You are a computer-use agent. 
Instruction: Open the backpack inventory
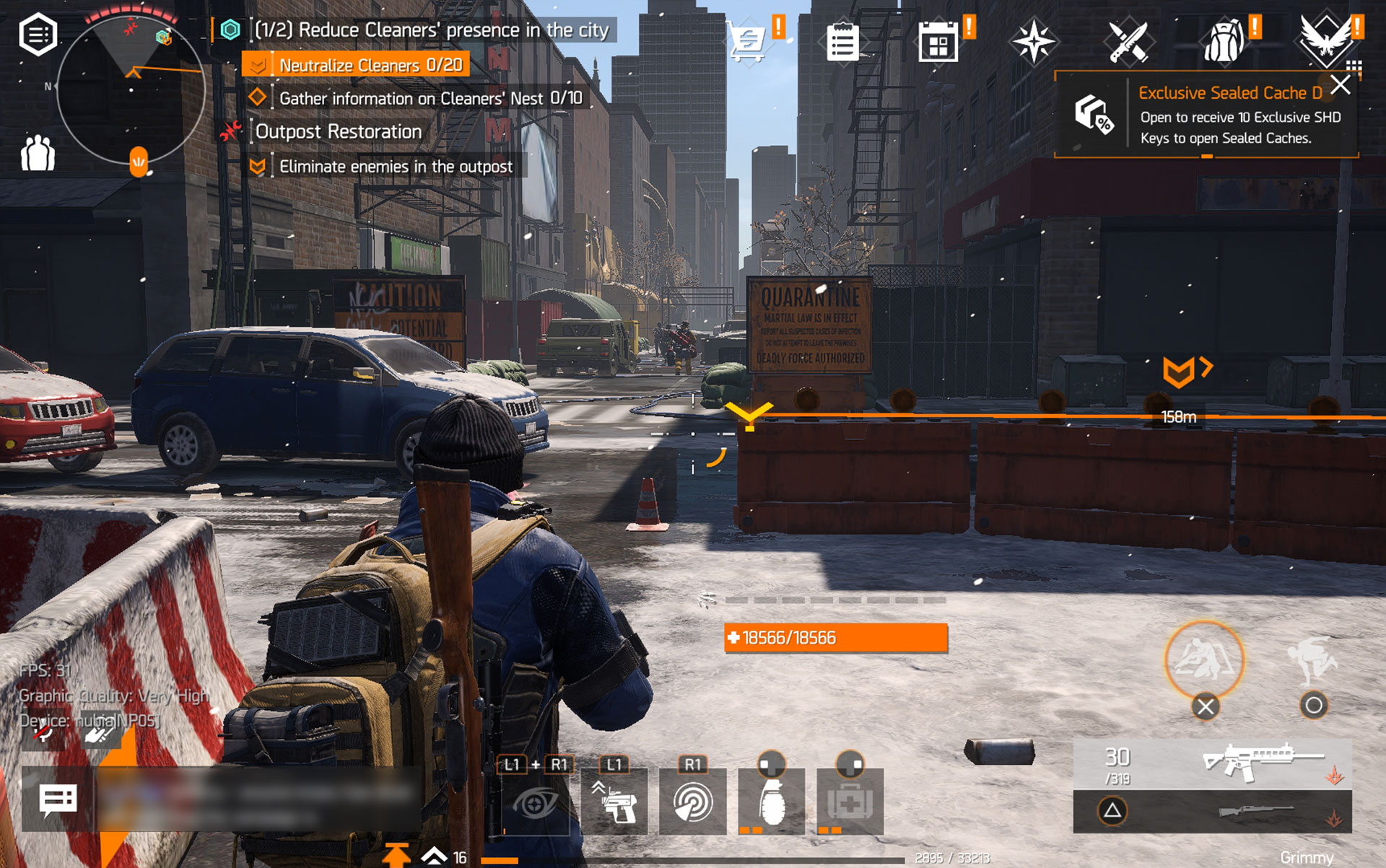(1224, 43)
